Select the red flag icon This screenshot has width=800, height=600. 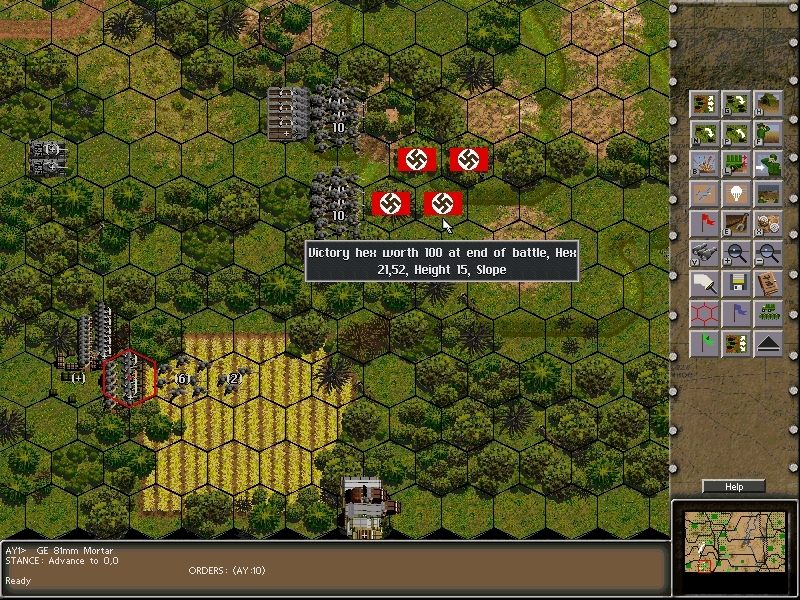[x=705, y=224]
